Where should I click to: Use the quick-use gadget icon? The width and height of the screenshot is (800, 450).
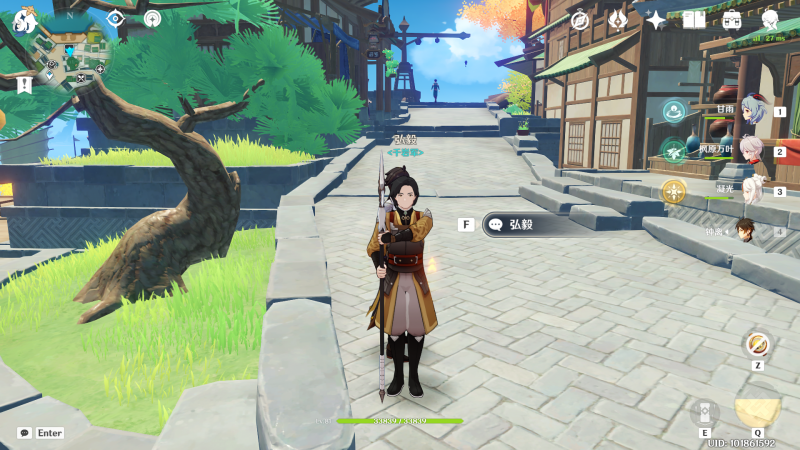click(x=758, y=345)
